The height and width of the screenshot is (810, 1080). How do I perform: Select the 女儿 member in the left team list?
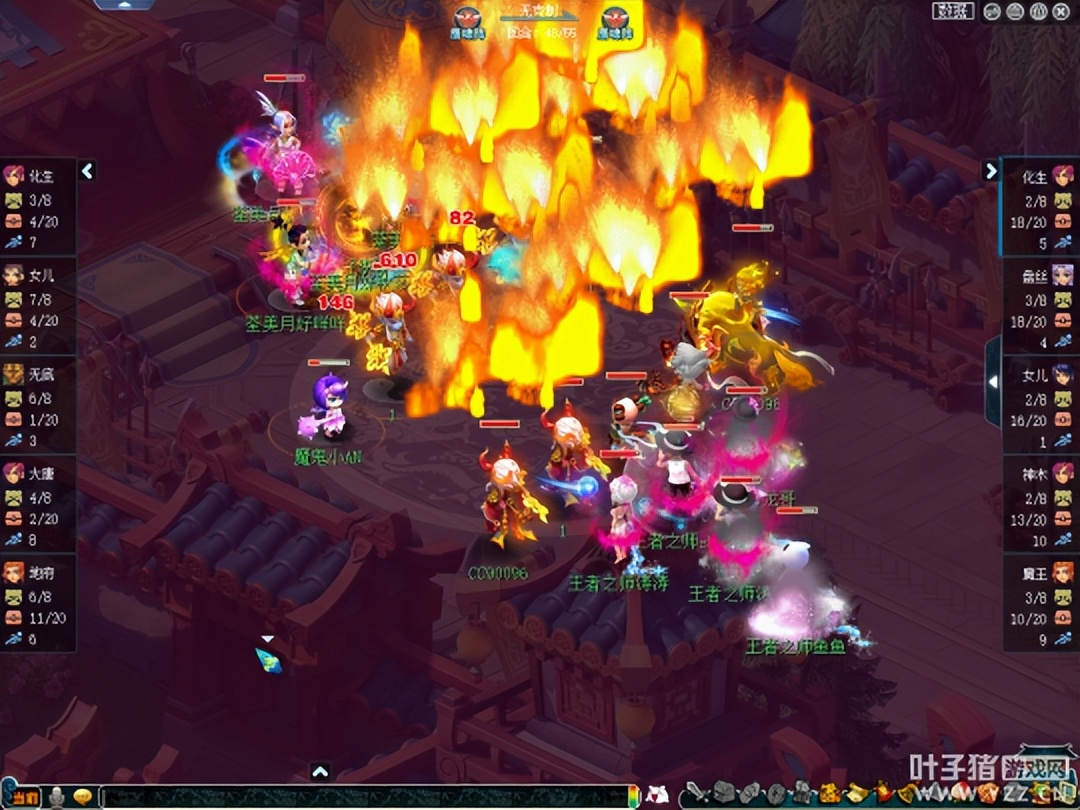pyautogui.click(x=38, y=304)
